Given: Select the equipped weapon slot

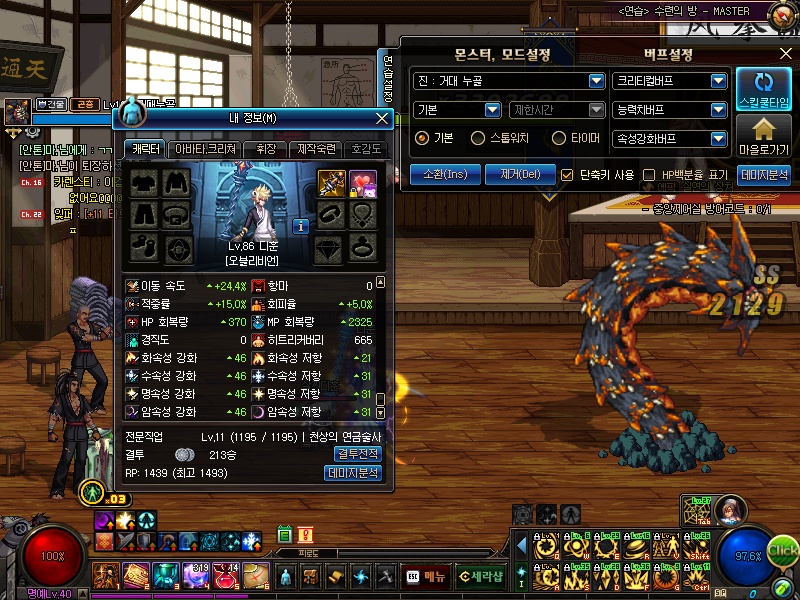Looking at the screenshot, I should pos(332,183).
